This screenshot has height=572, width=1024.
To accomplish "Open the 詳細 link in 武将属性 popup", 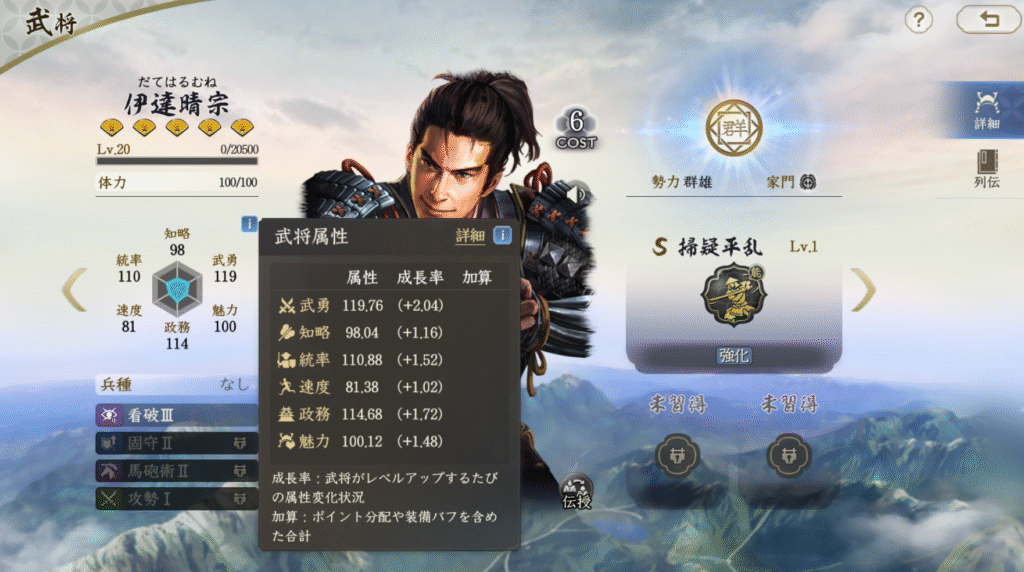I will pos(470,236).
